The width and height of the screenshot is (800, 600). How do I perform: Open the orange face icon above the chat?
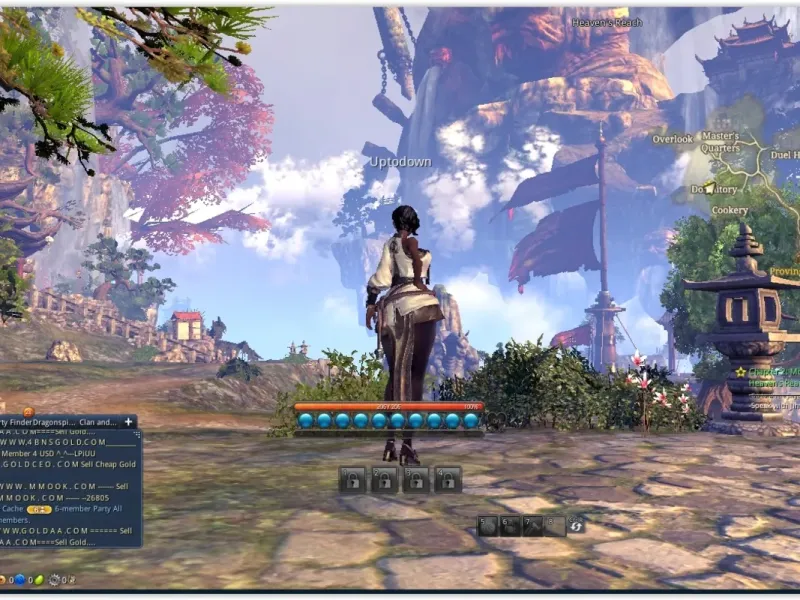[28, 411]
